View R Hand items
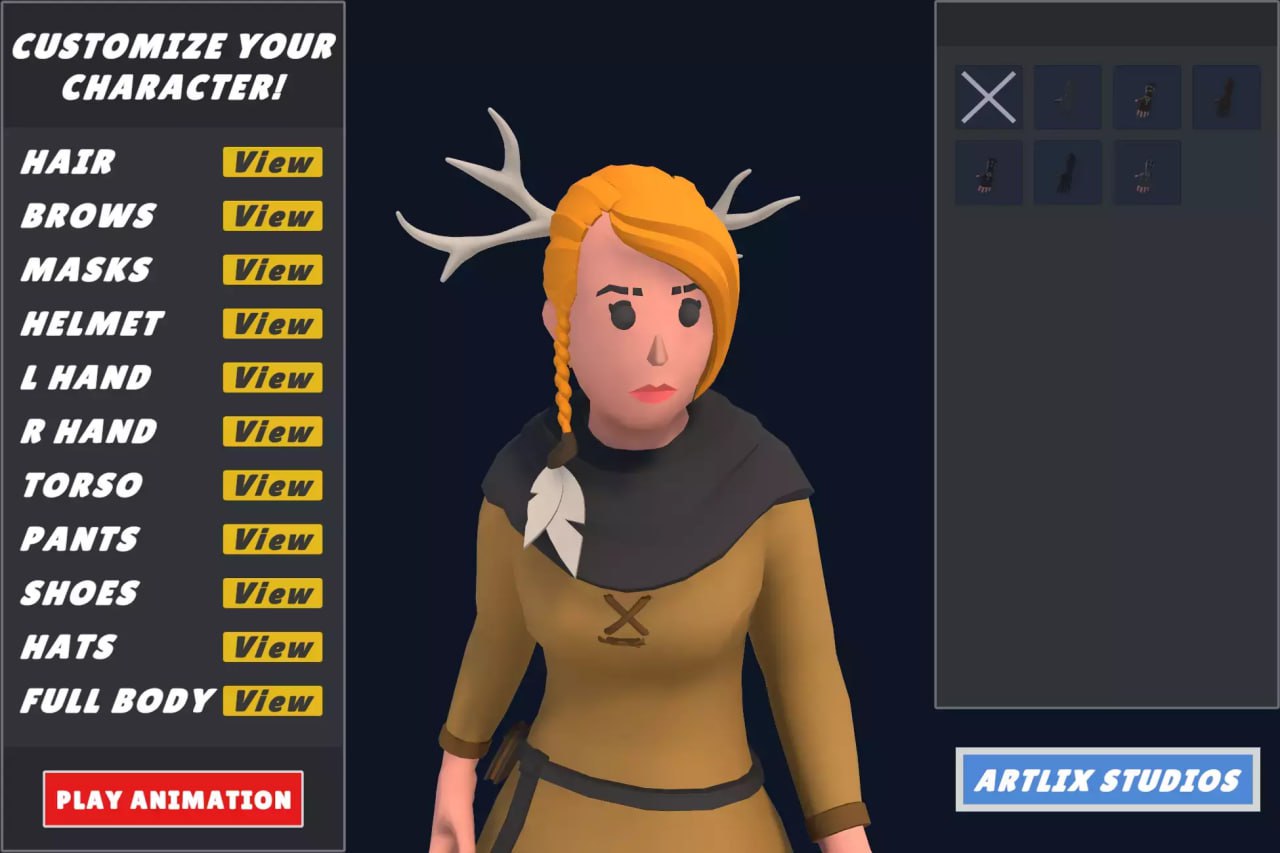Image resolution: width=1280 pixels, height=853 pixels. coord(271,432)
